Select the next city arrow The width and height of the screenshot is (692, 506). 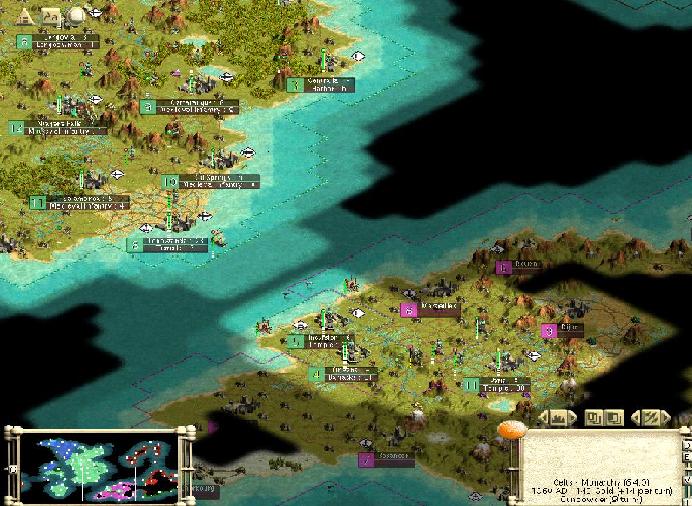click(572, 416)
